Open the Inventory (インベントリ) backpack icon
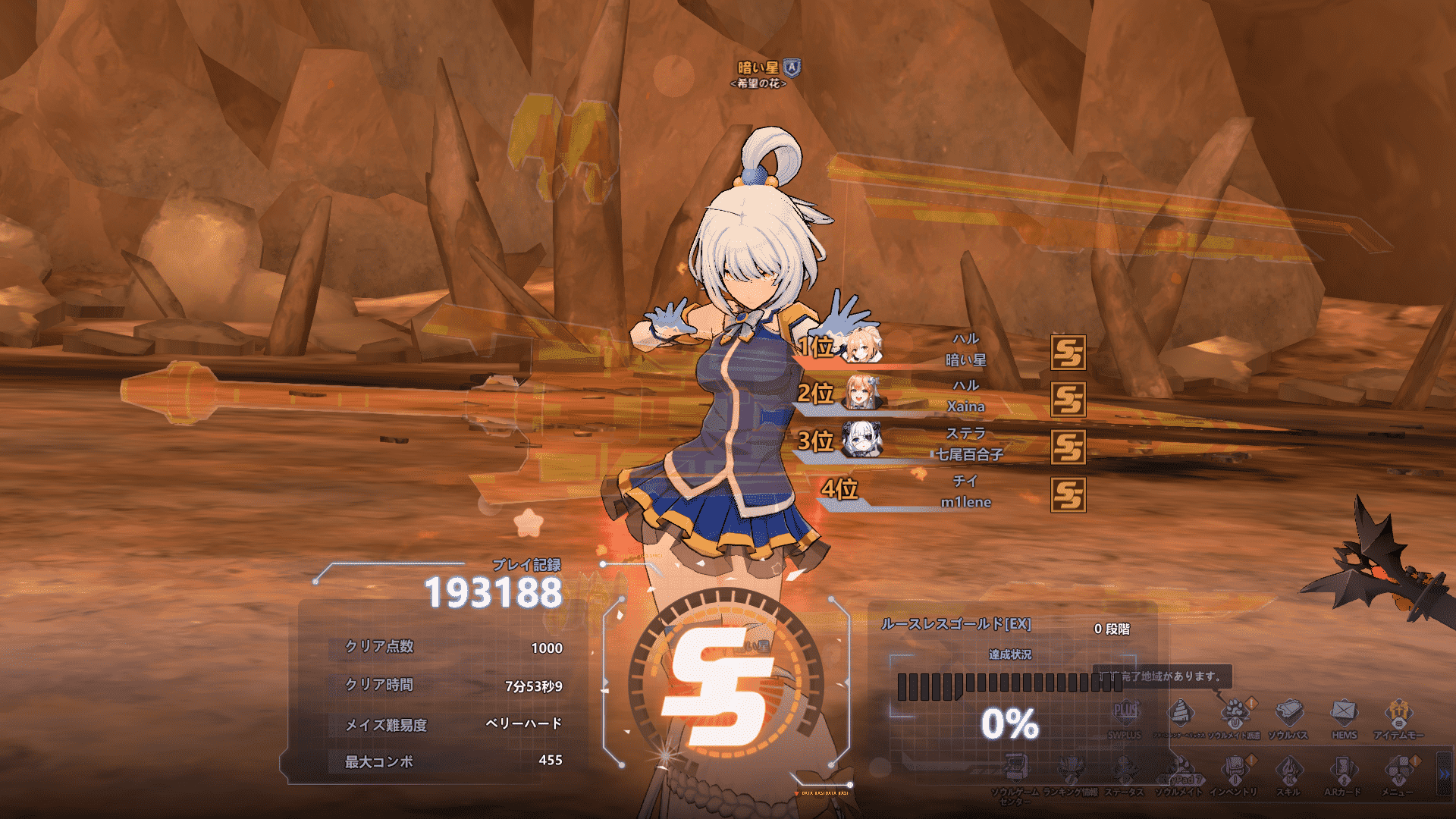1456x819 pixels. pyautogui.click(x=1234, y=770)
